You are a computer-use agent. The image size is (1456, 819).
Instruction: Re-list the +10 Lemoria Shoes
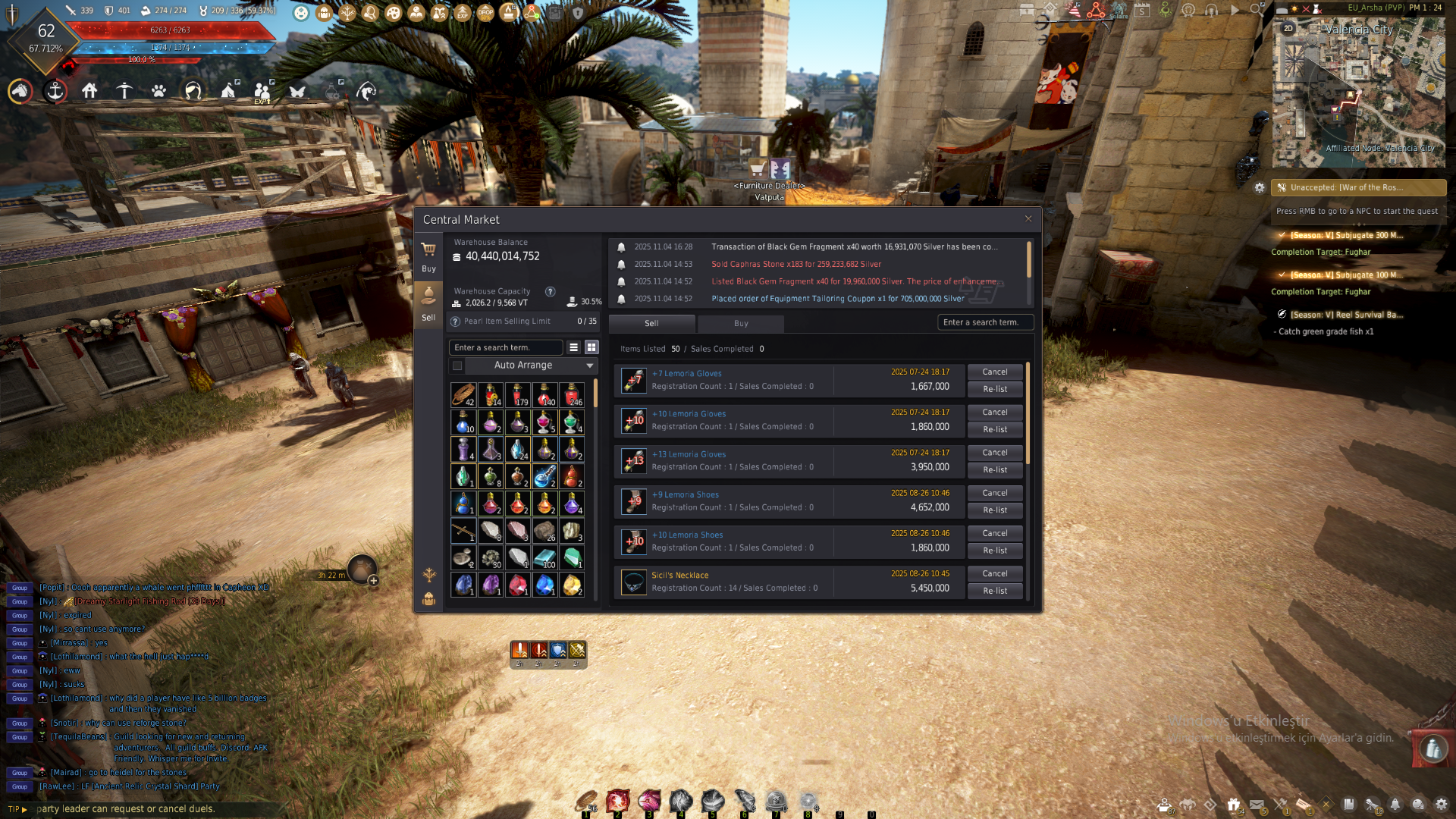pos(995,551)
